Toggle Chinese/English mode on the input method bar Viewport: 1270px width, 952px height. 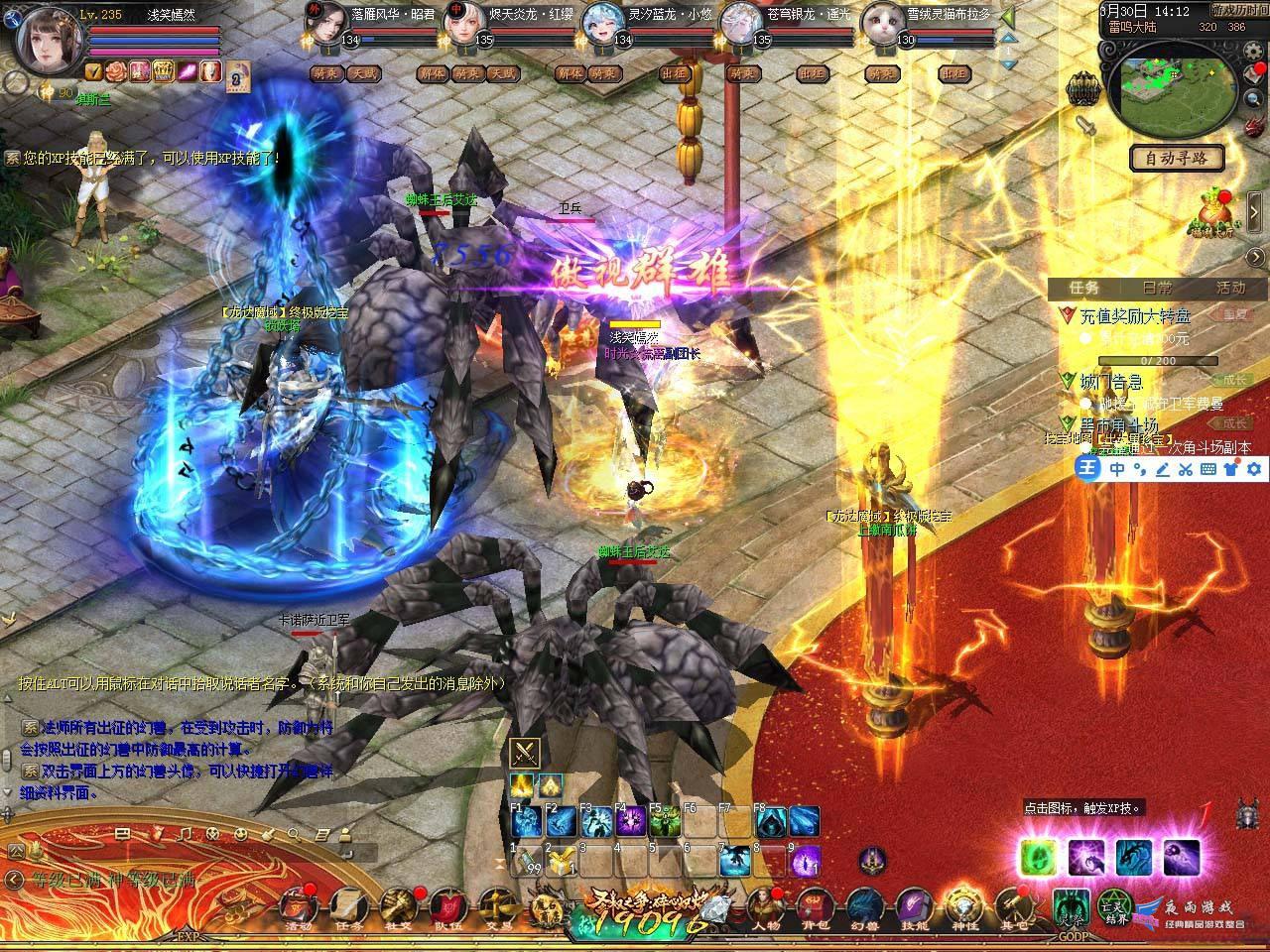pos(1117,468)
